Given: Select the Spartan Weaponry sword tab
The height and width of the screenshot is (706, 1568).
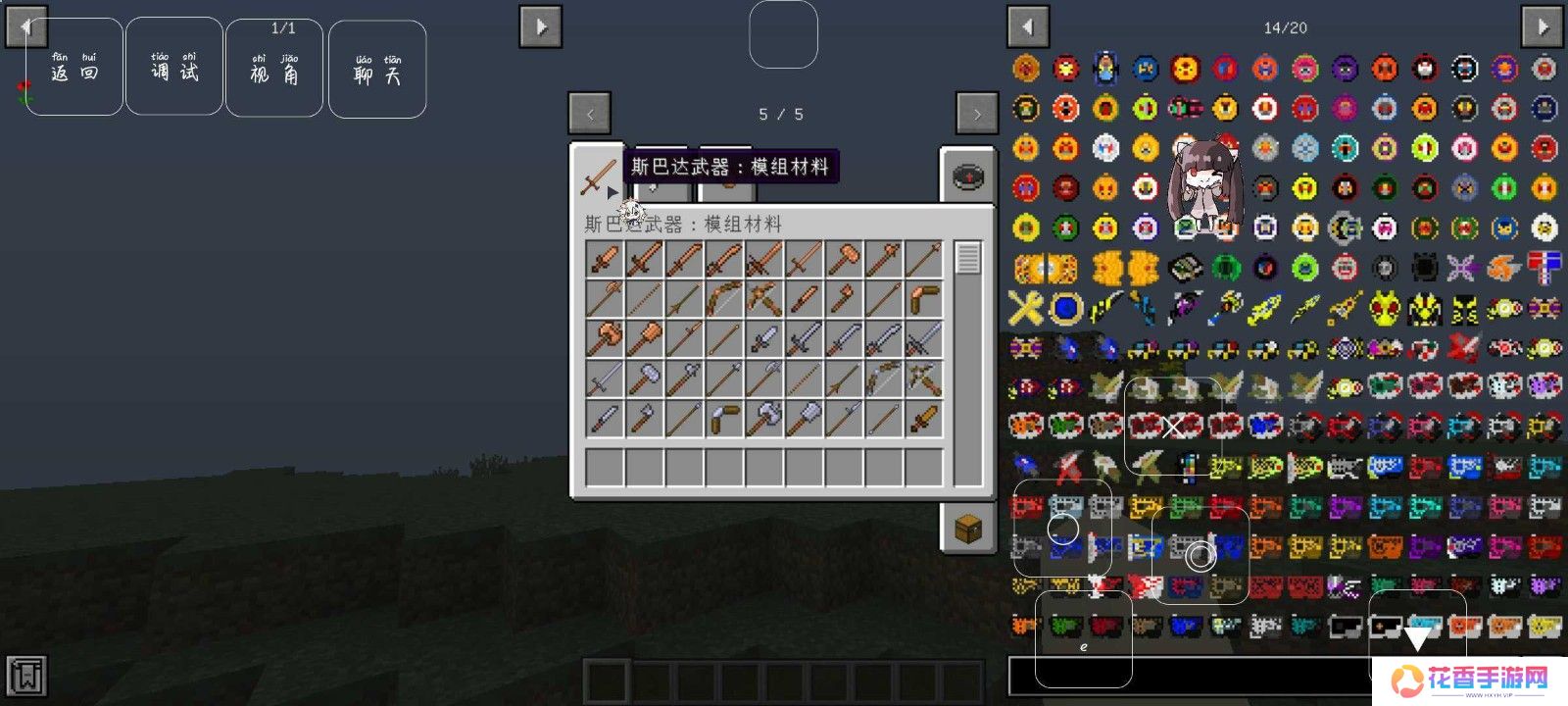Looking at the screenshot, I should (597, 178).
